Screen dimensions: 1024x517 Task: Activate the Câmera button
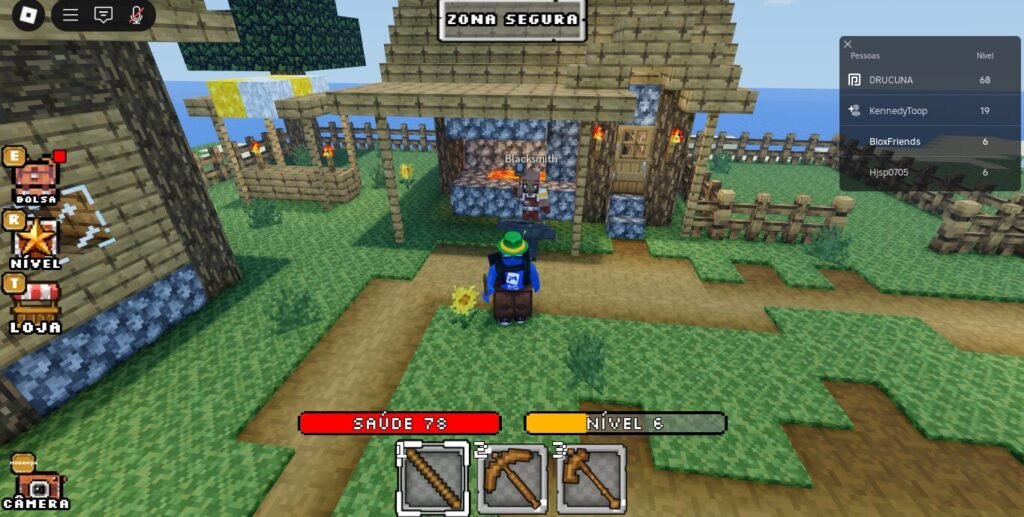[36, 486]
